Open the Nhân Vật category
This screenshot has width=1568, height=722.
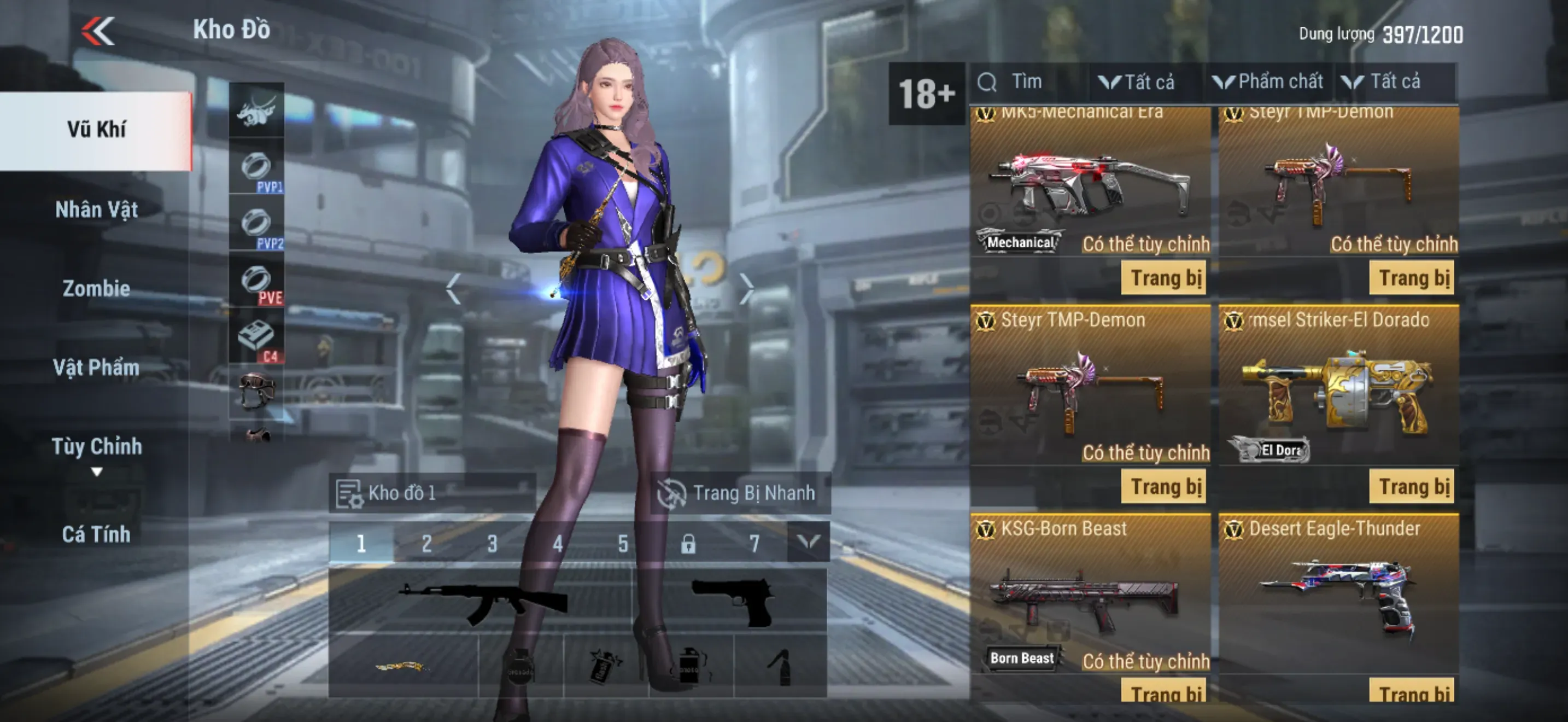click(x=96, y=209)
